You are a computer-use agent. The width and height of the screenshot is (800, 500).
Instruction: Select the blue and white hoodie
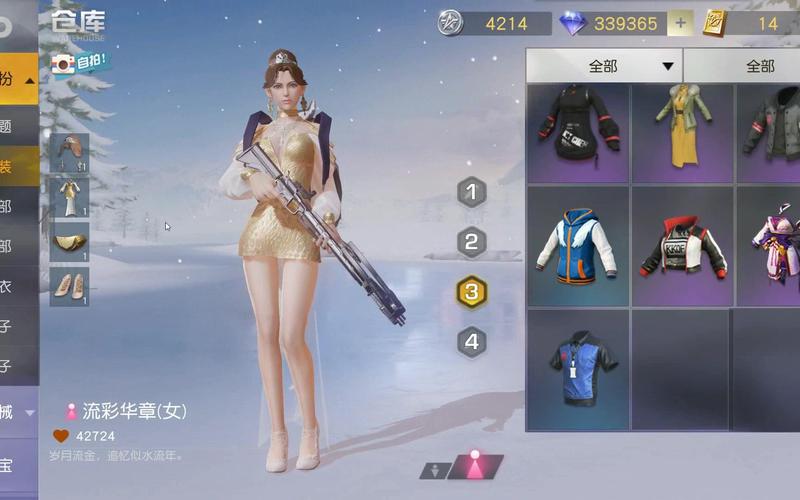pos(578,246)
